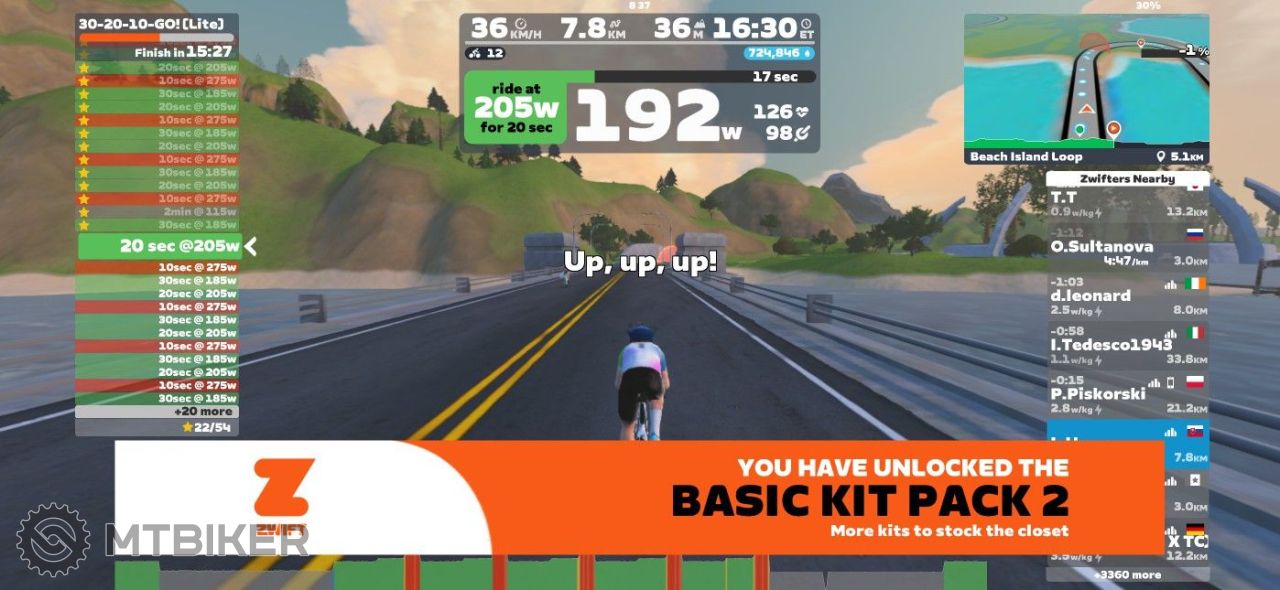The width and height of the screenshot is (1280, 590).
Task: Click the 2min @ 115w interval row
Action: 158,211
